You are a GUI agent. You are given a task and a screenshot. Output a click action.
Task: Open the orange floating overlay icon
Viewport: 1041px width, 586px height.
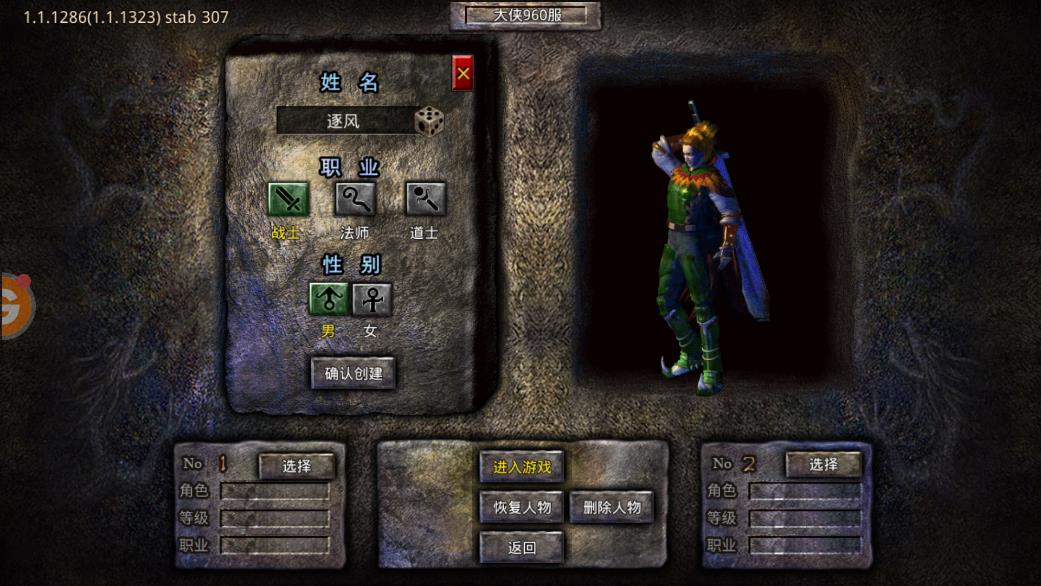coord(14,306)
